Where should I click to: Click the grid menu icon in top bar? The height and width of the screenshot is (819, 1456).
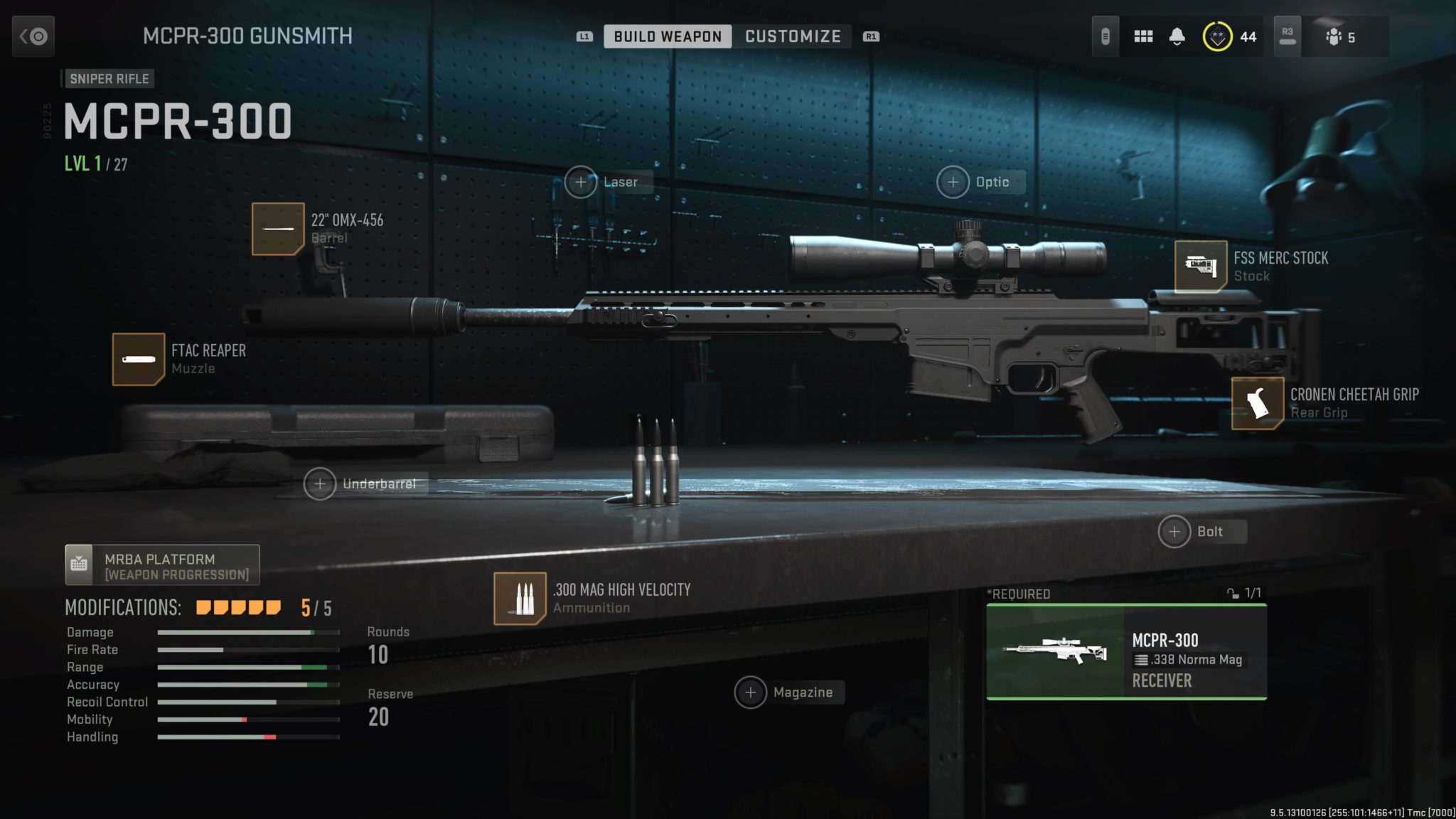[1143, 35]
